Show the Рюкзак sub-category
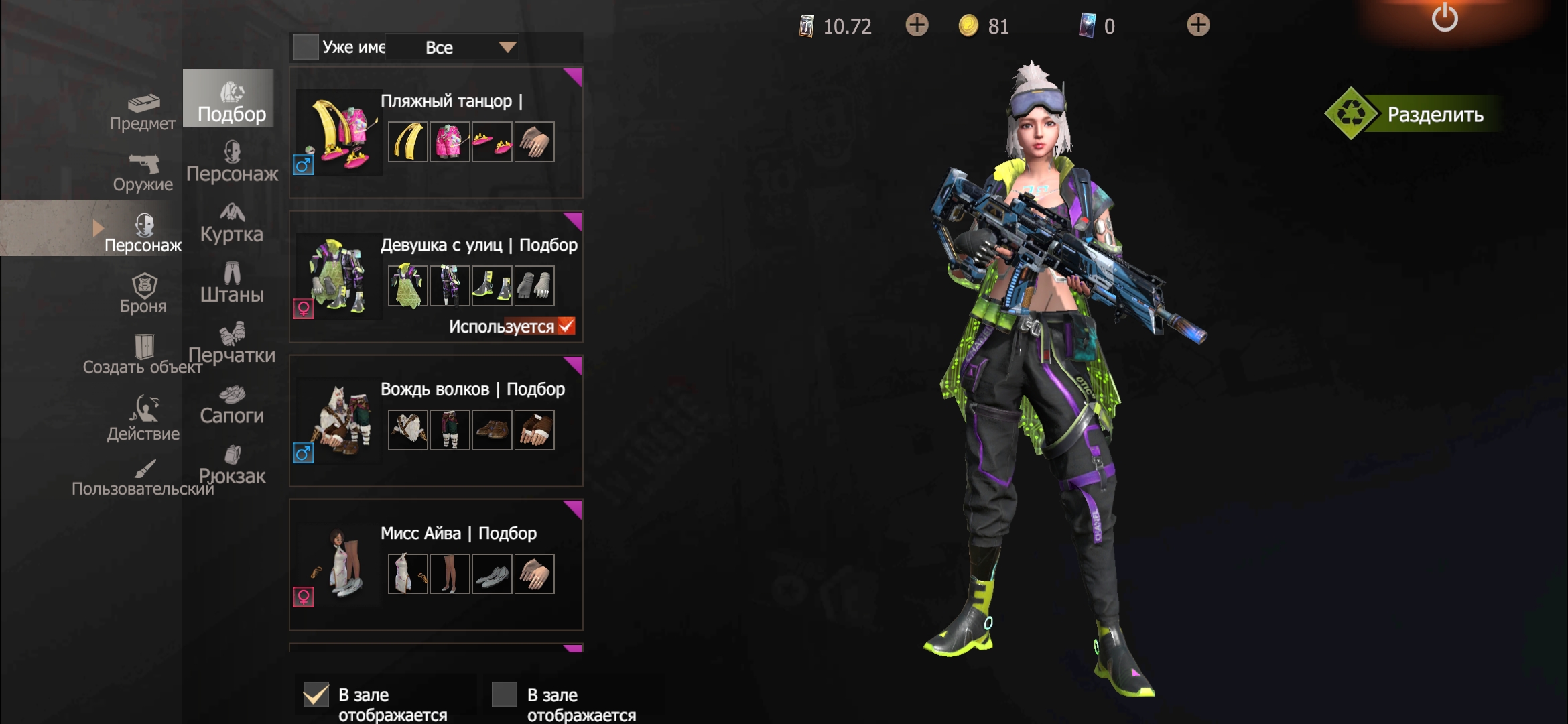 pyautogui.click(x=232, y=465)
